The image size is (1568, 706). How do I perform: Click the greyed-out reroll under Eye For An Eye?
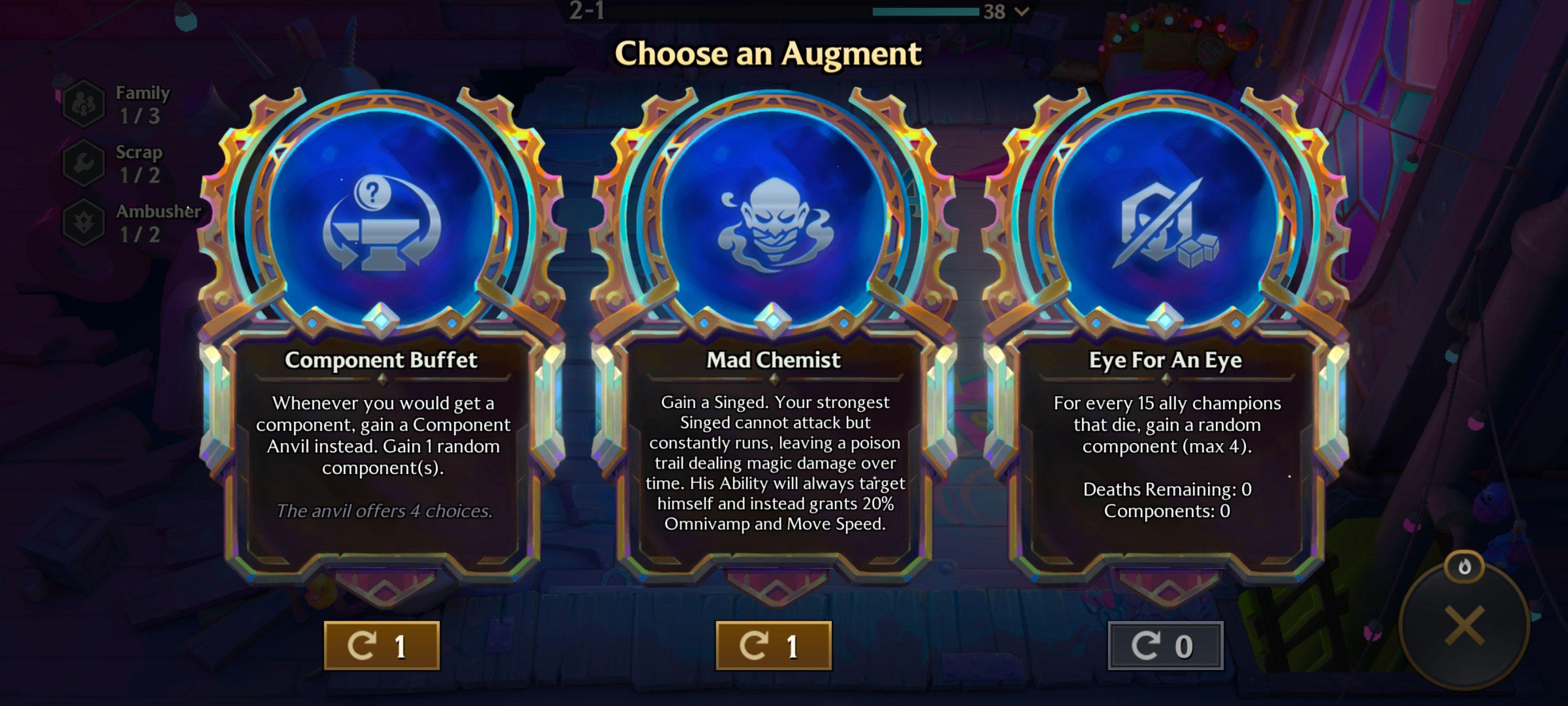[x=1165, y=645]
